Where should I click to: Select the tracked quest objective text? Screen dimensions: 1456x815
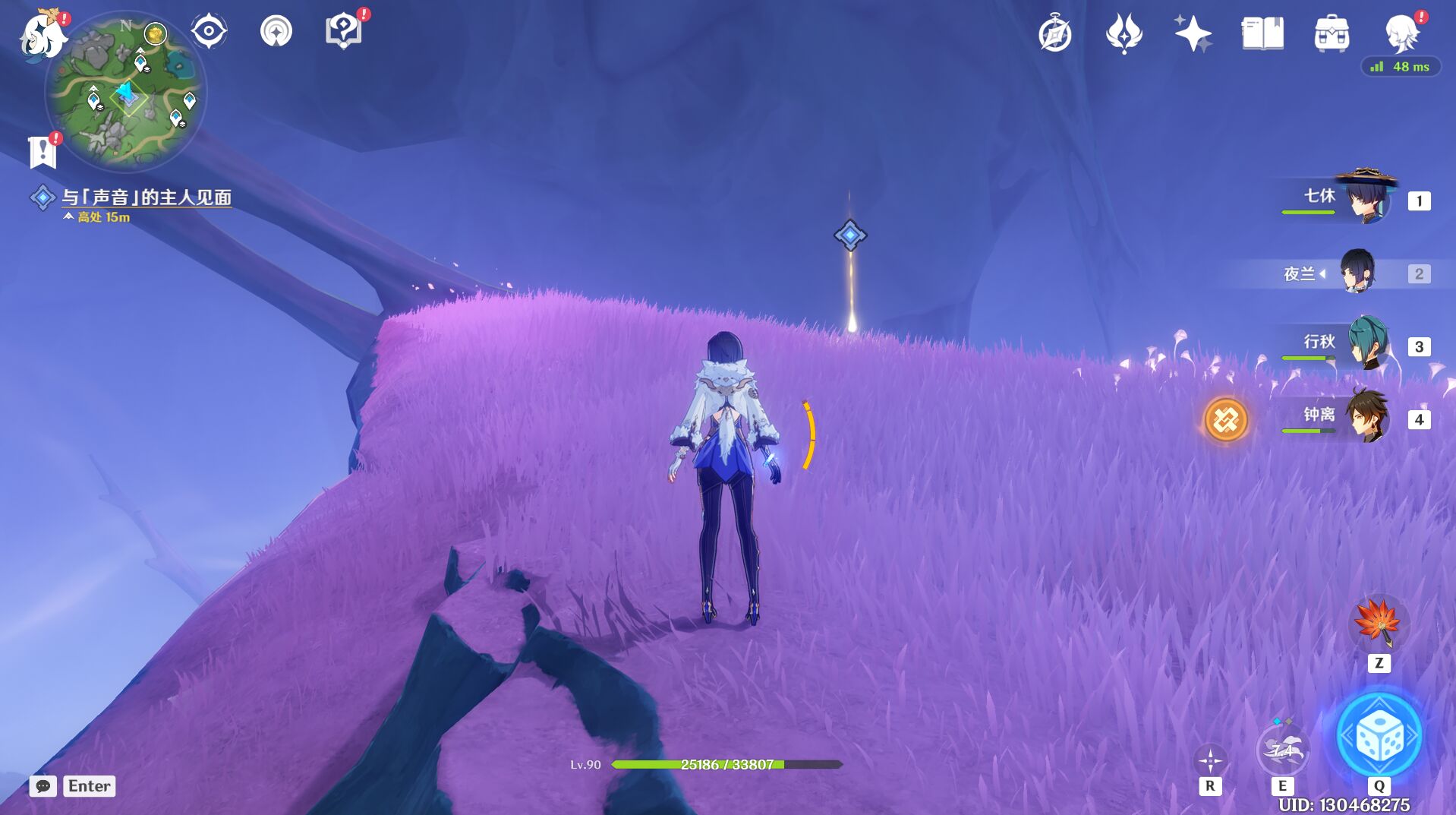tap(146, 197)
